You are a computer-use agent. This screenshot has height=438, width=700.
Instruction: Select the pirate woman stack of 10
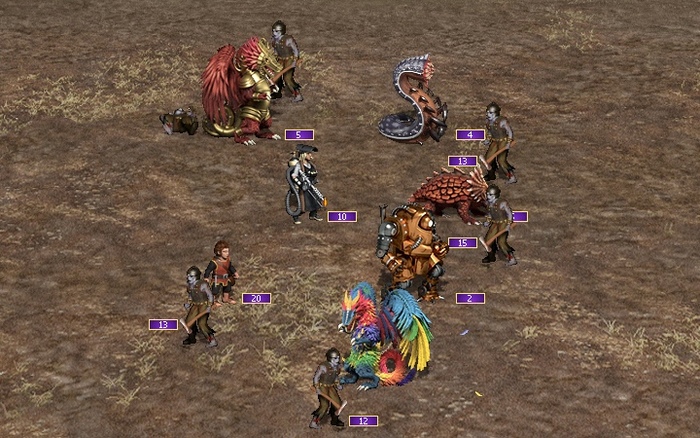coord(304,184)
